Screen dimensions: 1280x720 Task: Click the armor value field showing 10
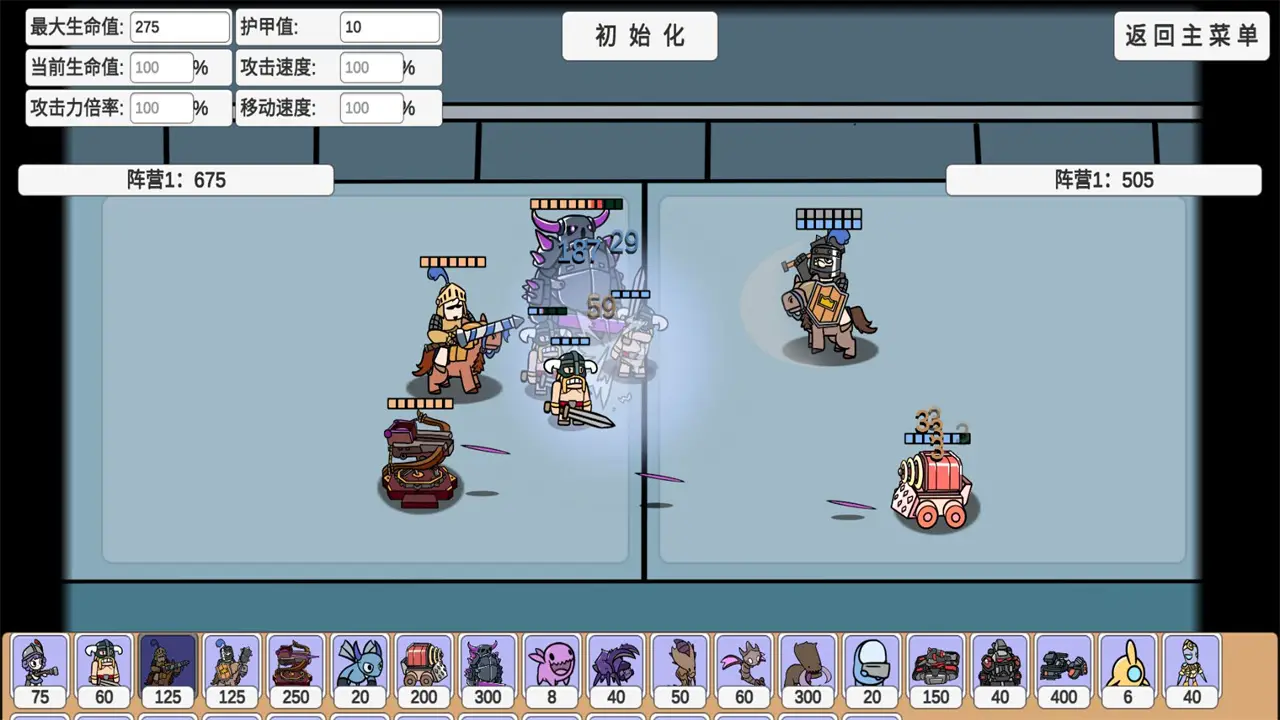390,27
